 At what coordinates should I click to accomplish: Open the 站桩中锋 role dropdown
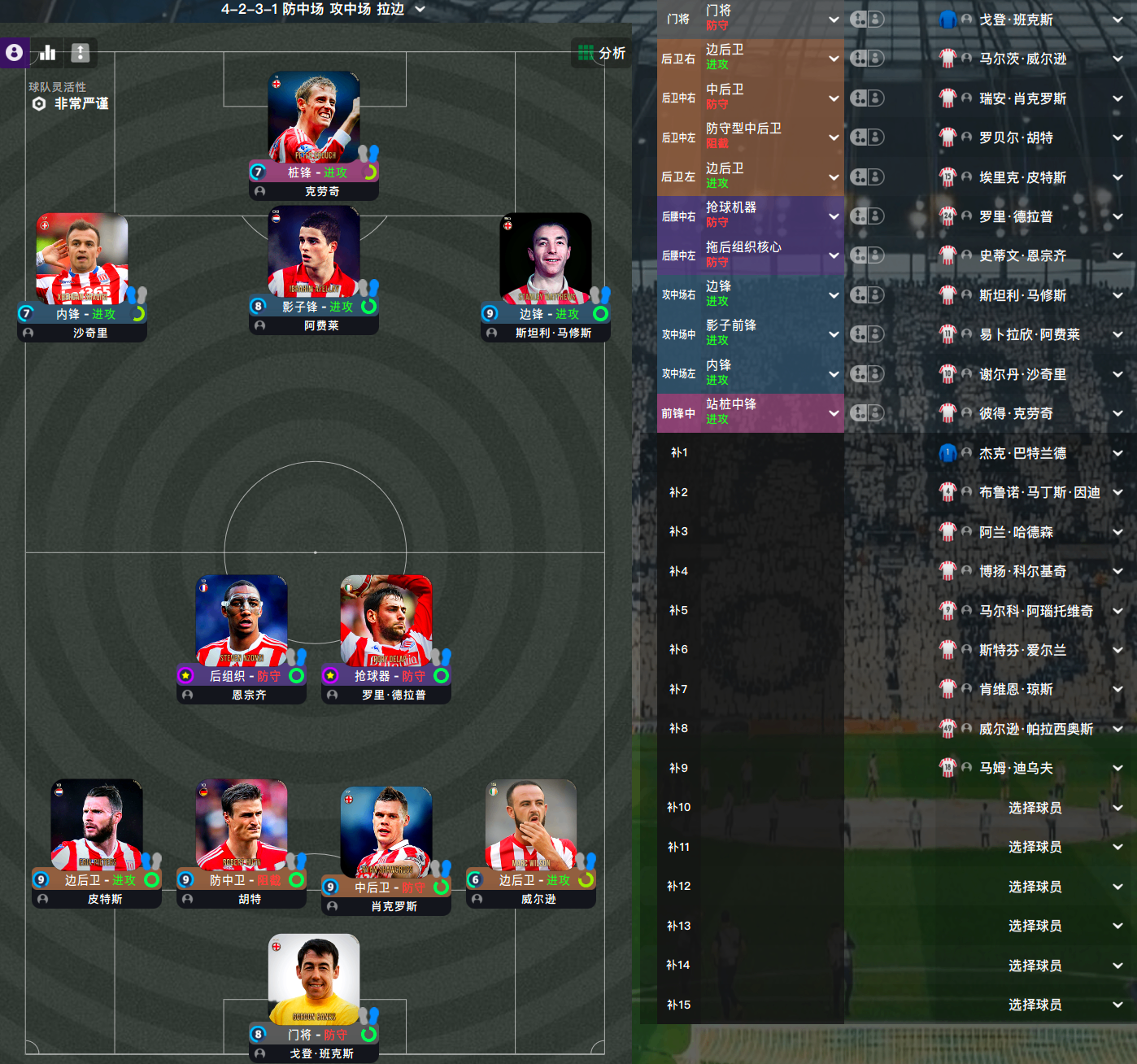tap(834, 413)
